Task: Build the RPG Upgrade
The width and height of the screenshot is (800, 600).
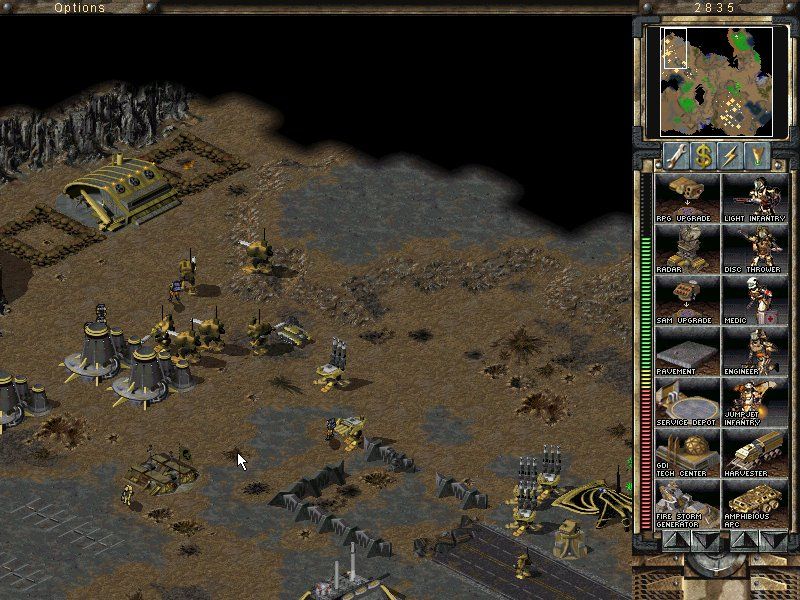Action: pyautogui.click(x=687, y=198)
